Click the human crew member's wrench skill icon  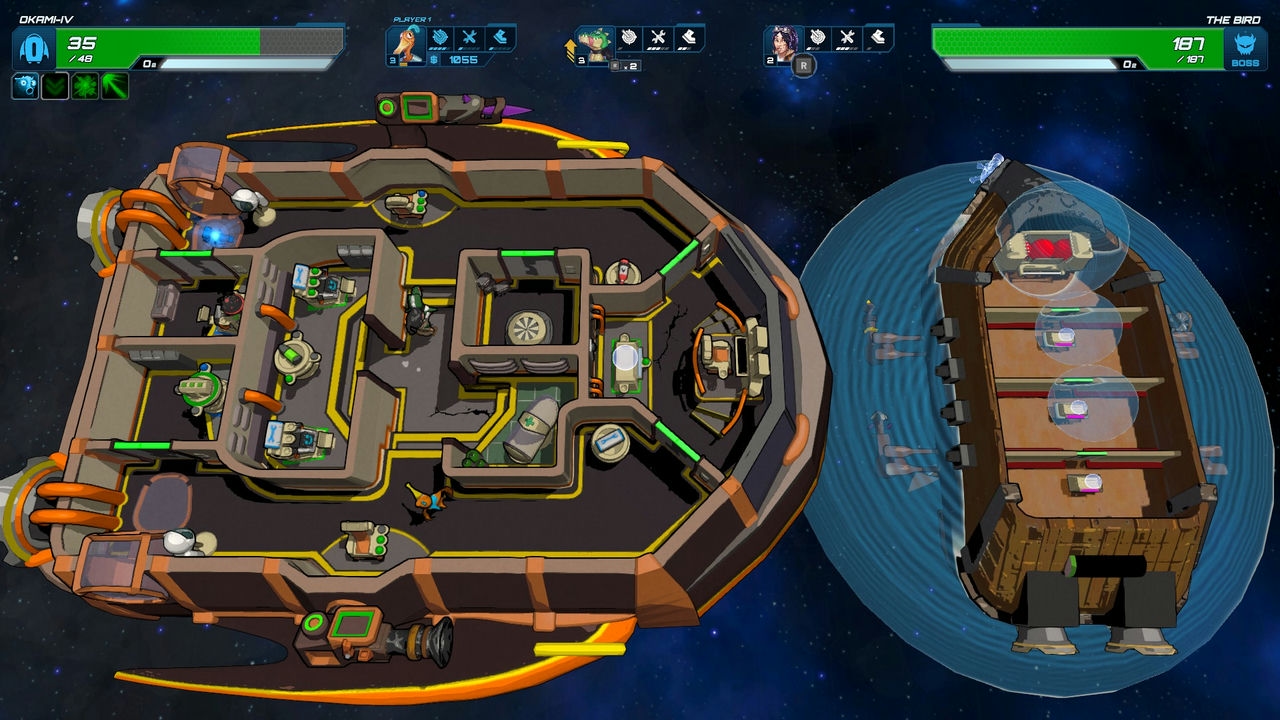pyautogui.click(x=848, y=38)
